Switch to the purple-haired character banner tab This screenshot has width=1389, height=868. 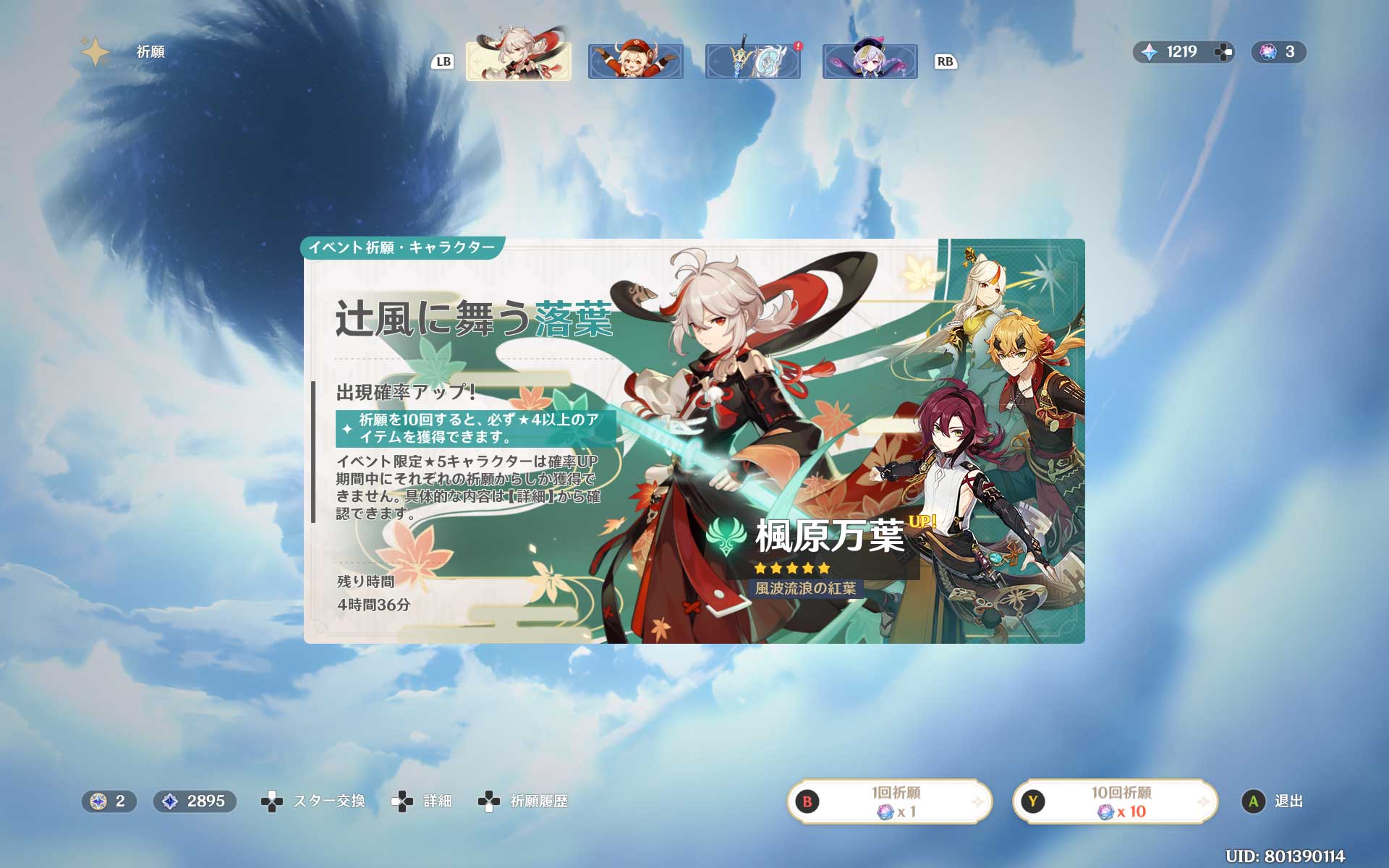pyautogui.click(x=870, y=61)
